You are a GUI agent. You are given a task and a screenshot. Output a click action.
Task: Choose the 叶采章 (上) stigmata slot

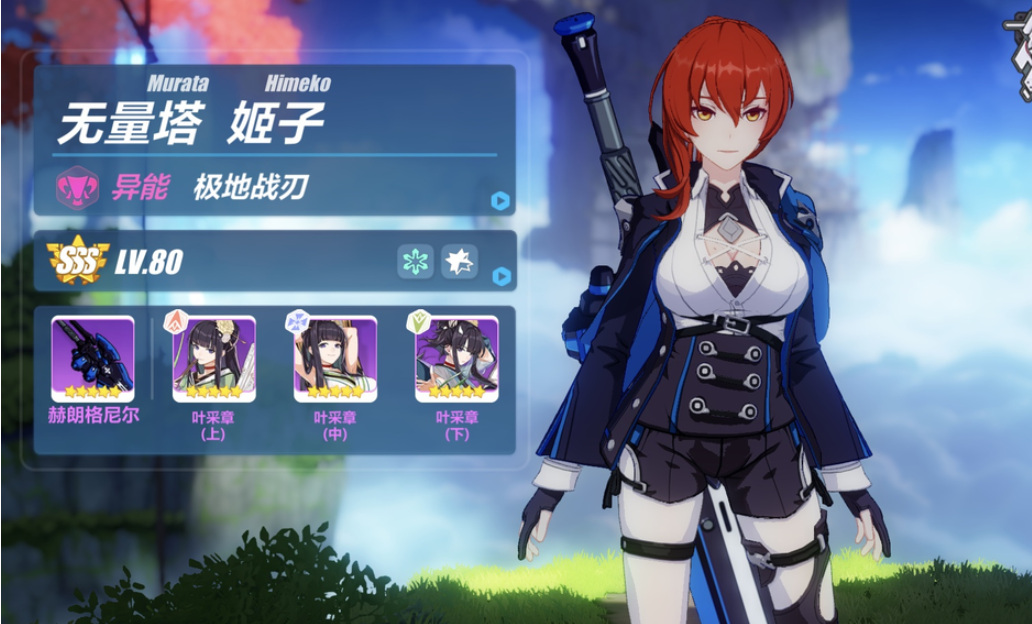click(214, 359)
